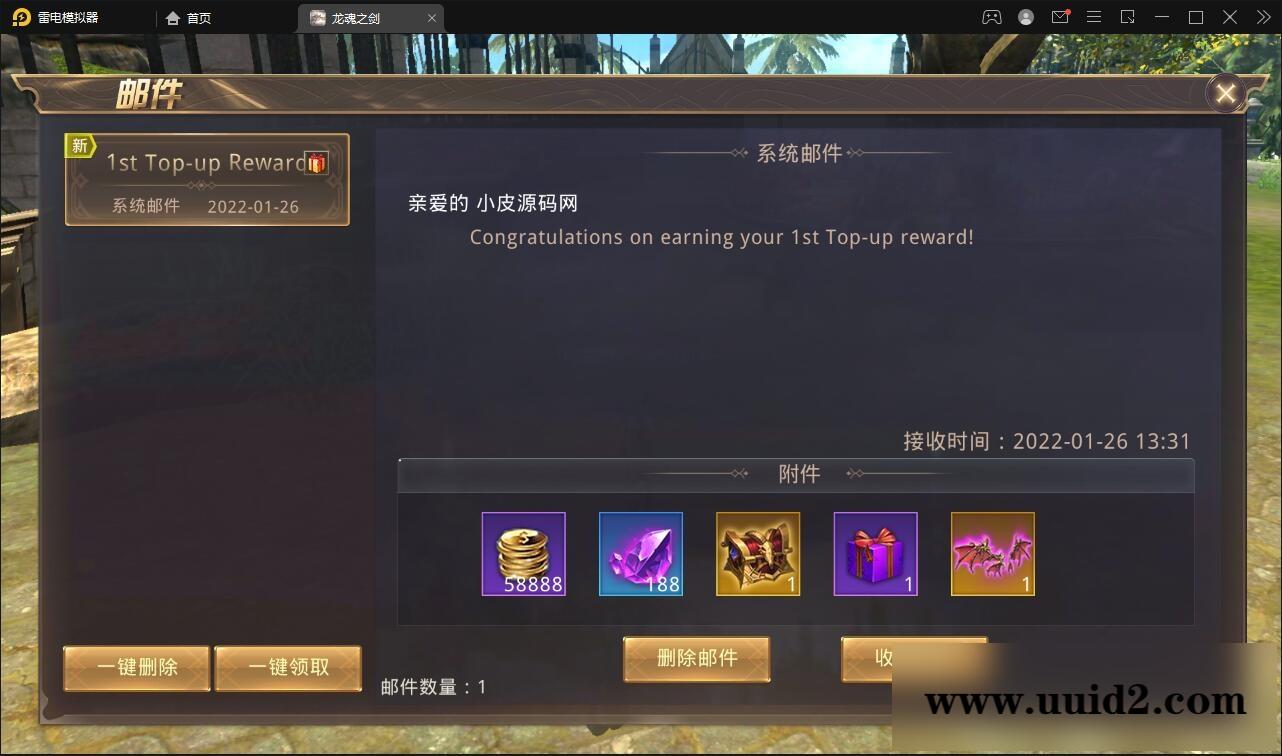Click the screen resize icon in top bar
This screenshot has width=1282, height=756.
click(1128, 17)
